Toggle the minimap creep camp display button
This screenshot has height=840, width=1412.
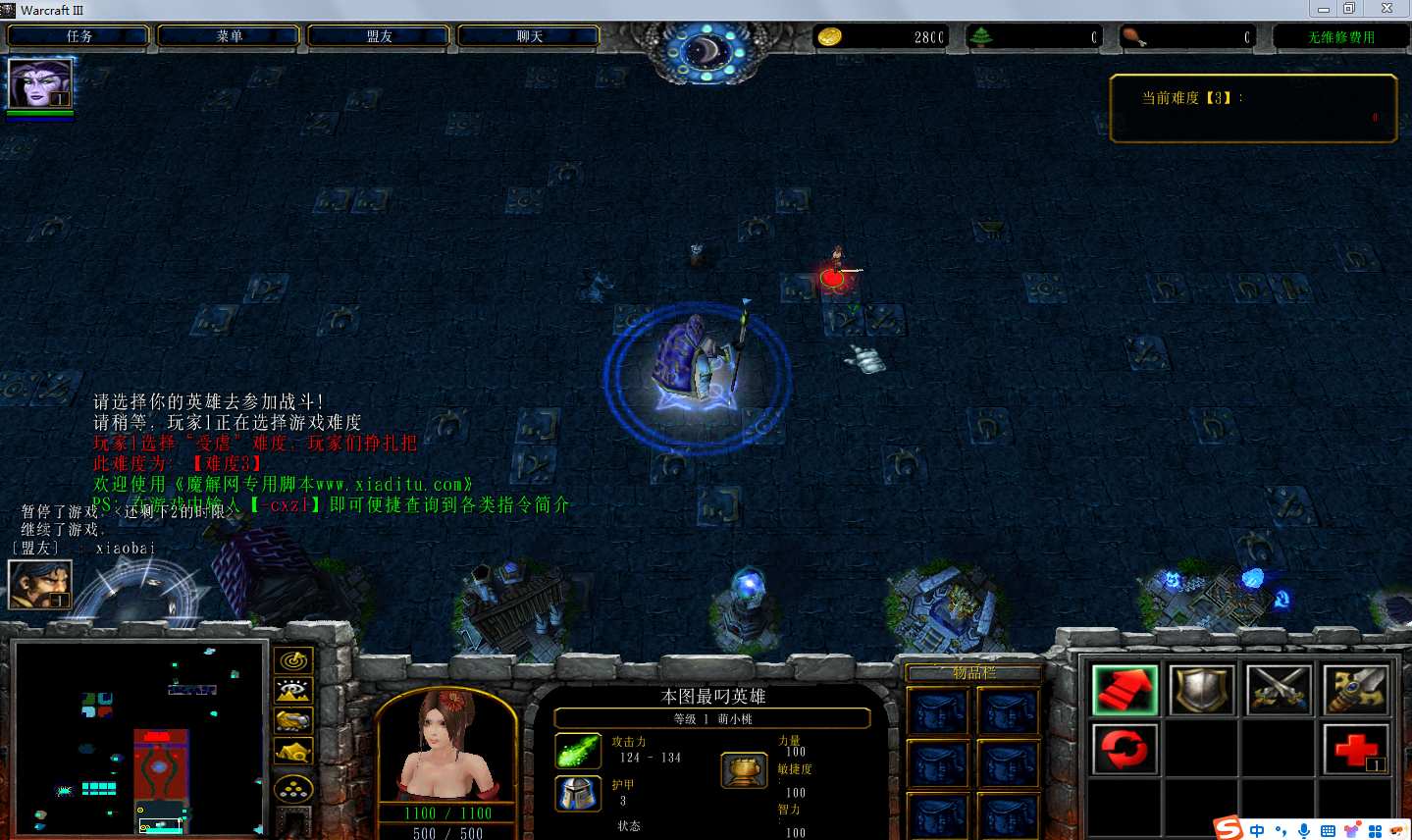click(x=293, y=753)
